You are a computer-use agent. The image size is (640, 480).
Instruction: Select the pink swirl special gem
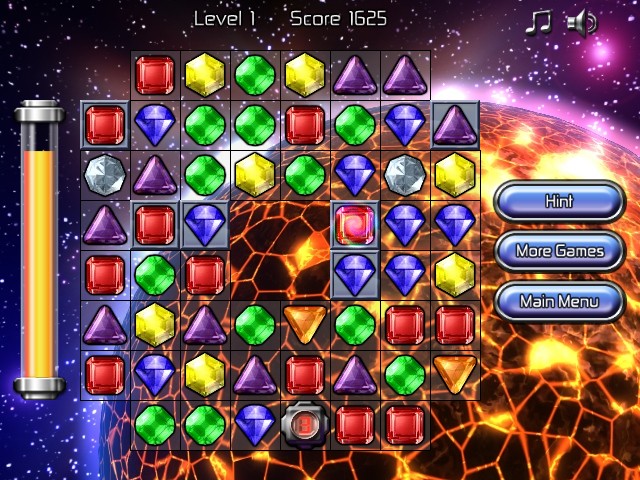[355, 224]
